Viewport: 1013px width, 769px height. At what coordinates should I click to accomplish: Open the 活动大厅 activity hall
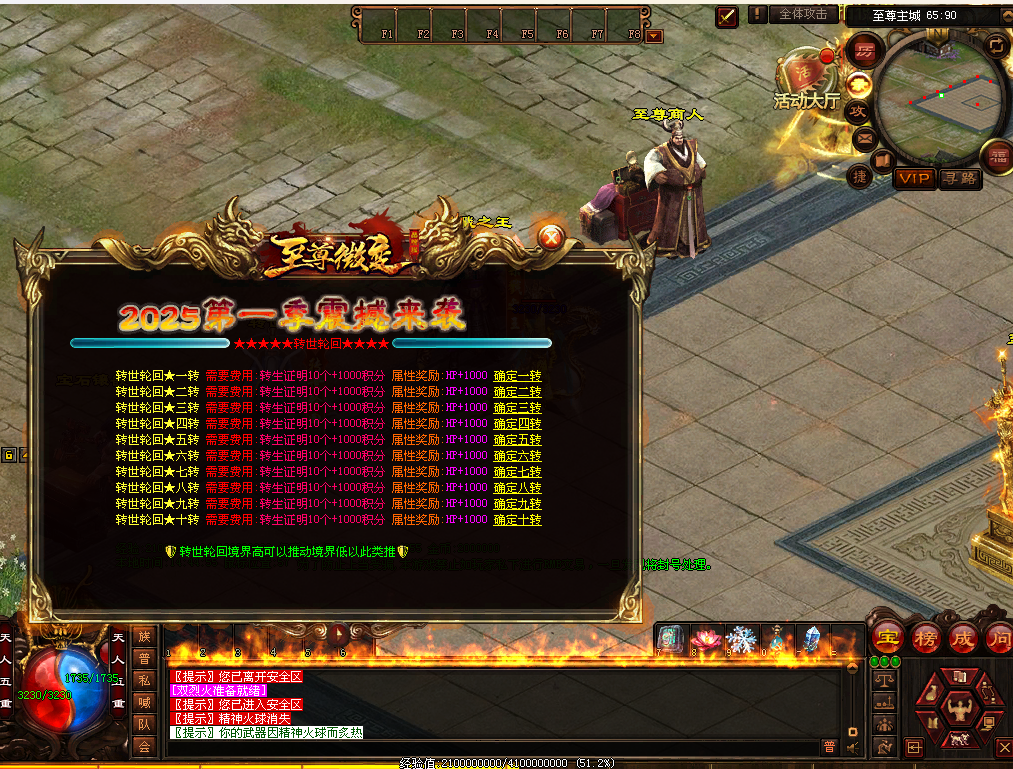click(806, 82)
